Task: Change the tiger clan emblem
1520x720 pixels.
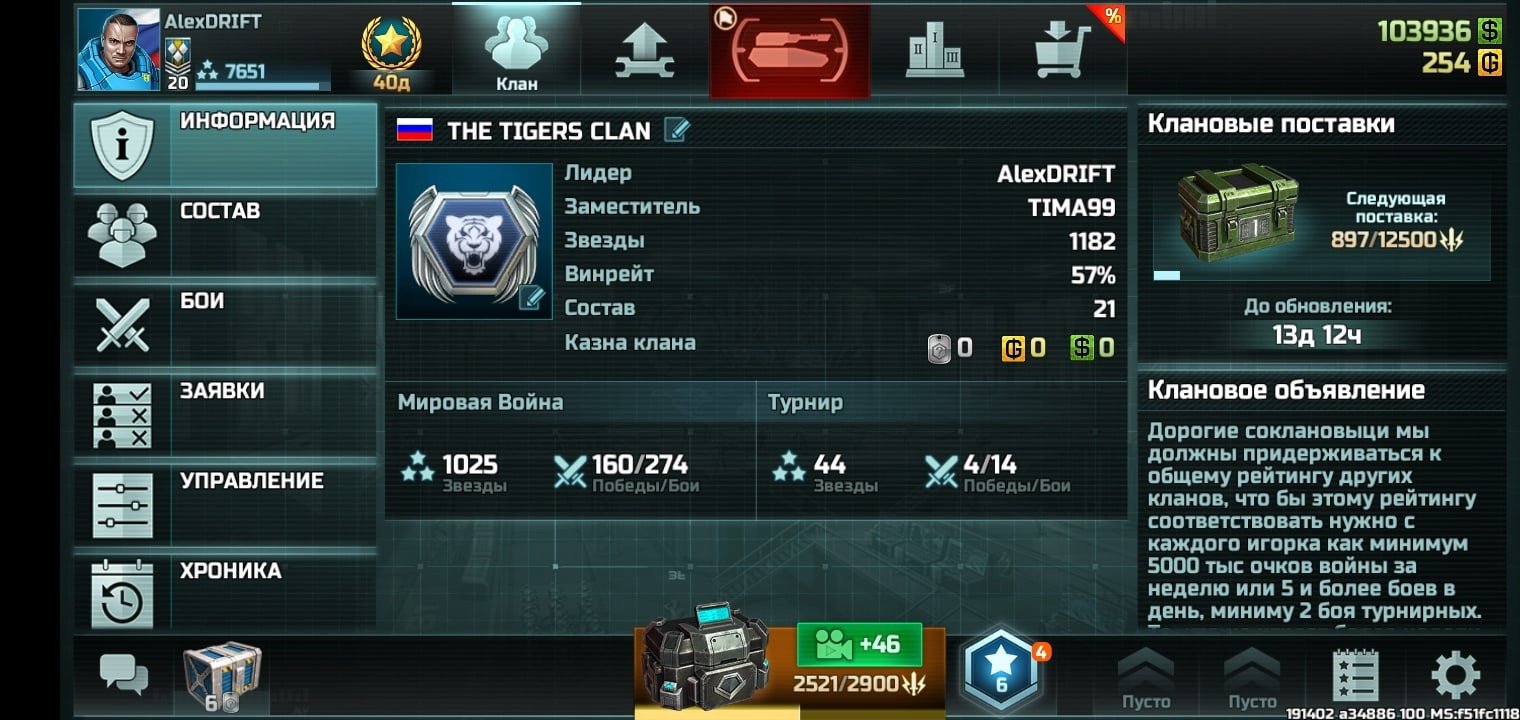Action: (474, 241)
